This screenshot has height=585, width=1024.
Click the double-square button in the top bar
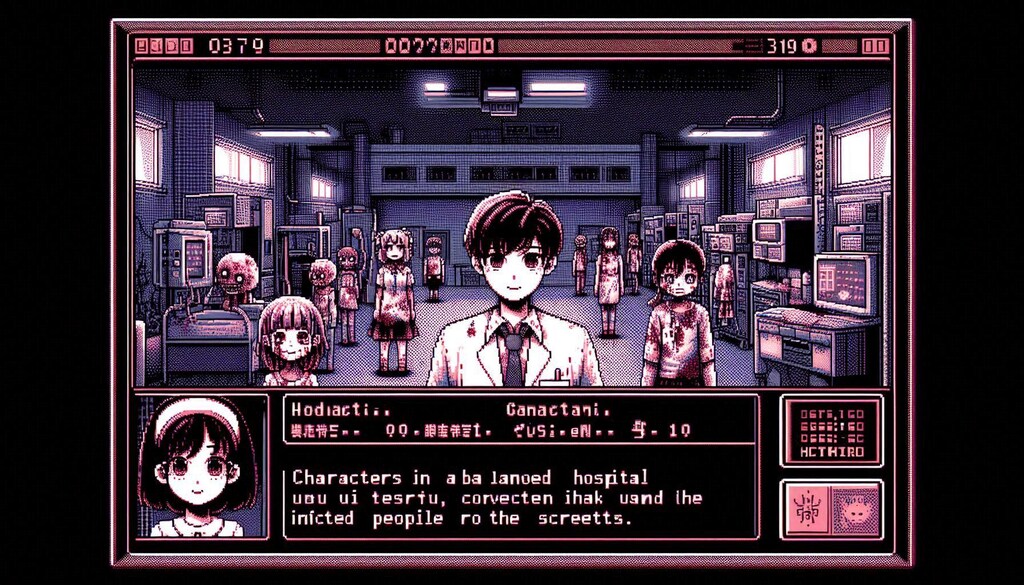coord(875,45)
